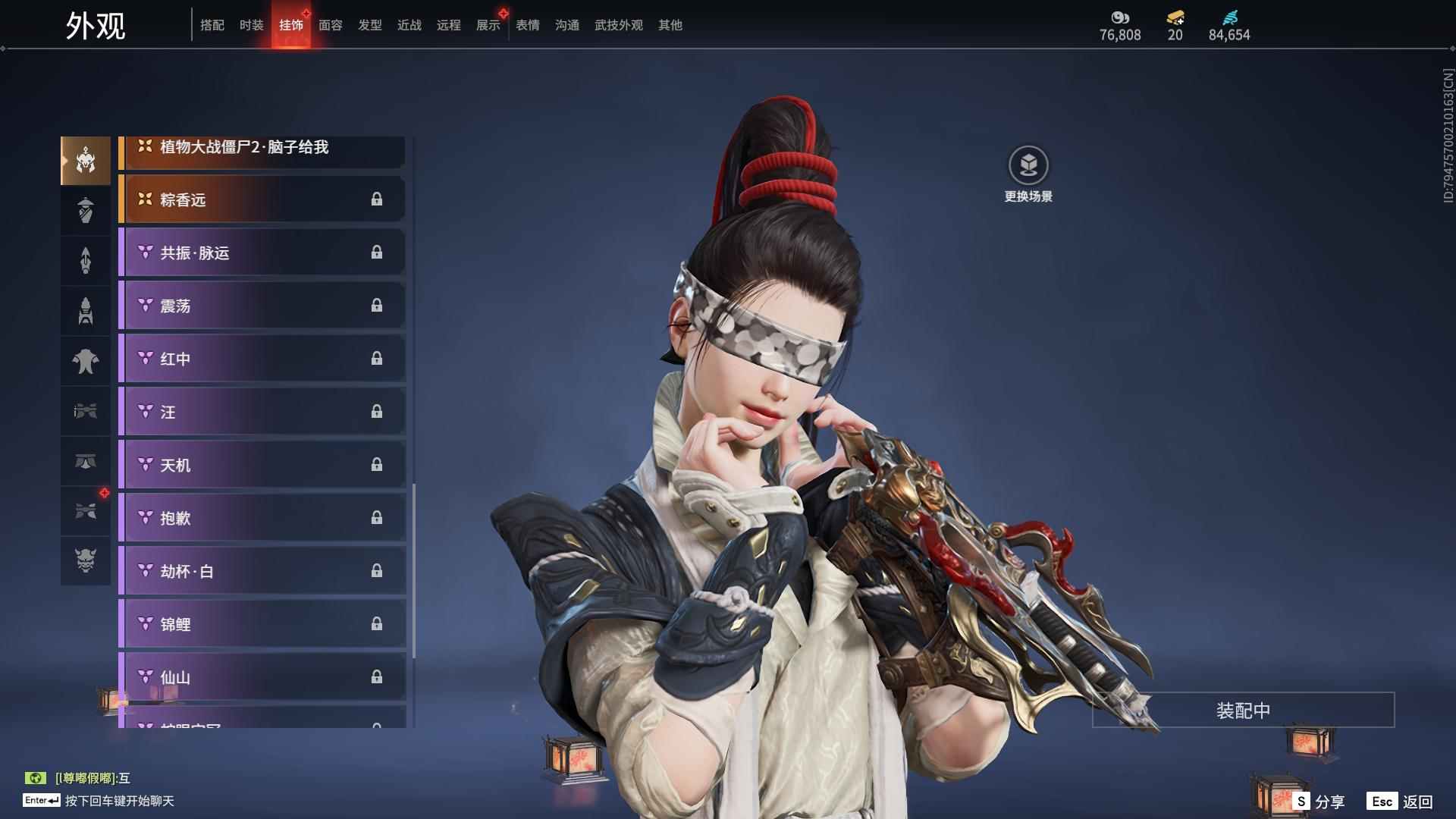Select the 粽香远 accessory entry
Screen dimensions: 1456x819
click(x=262, y=199)
